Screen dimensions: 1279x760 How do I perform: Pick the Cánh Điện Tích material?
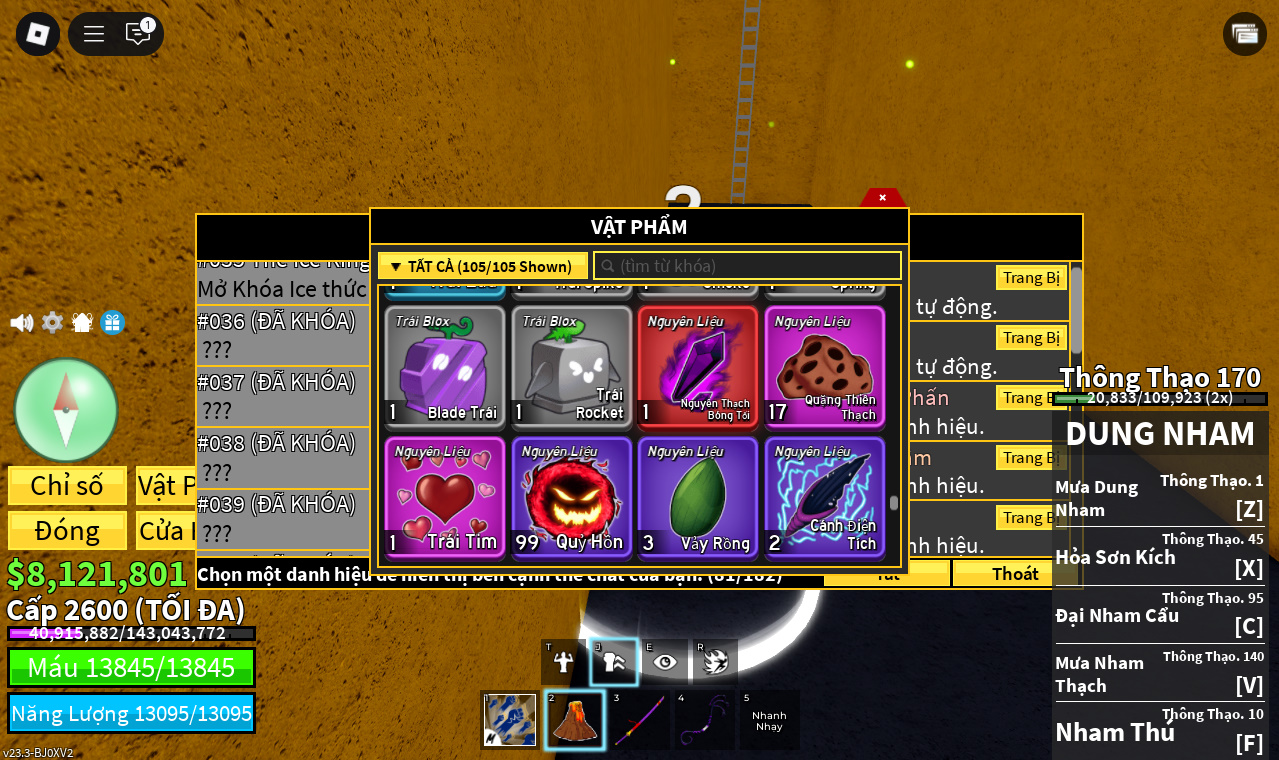click(824, 498)
